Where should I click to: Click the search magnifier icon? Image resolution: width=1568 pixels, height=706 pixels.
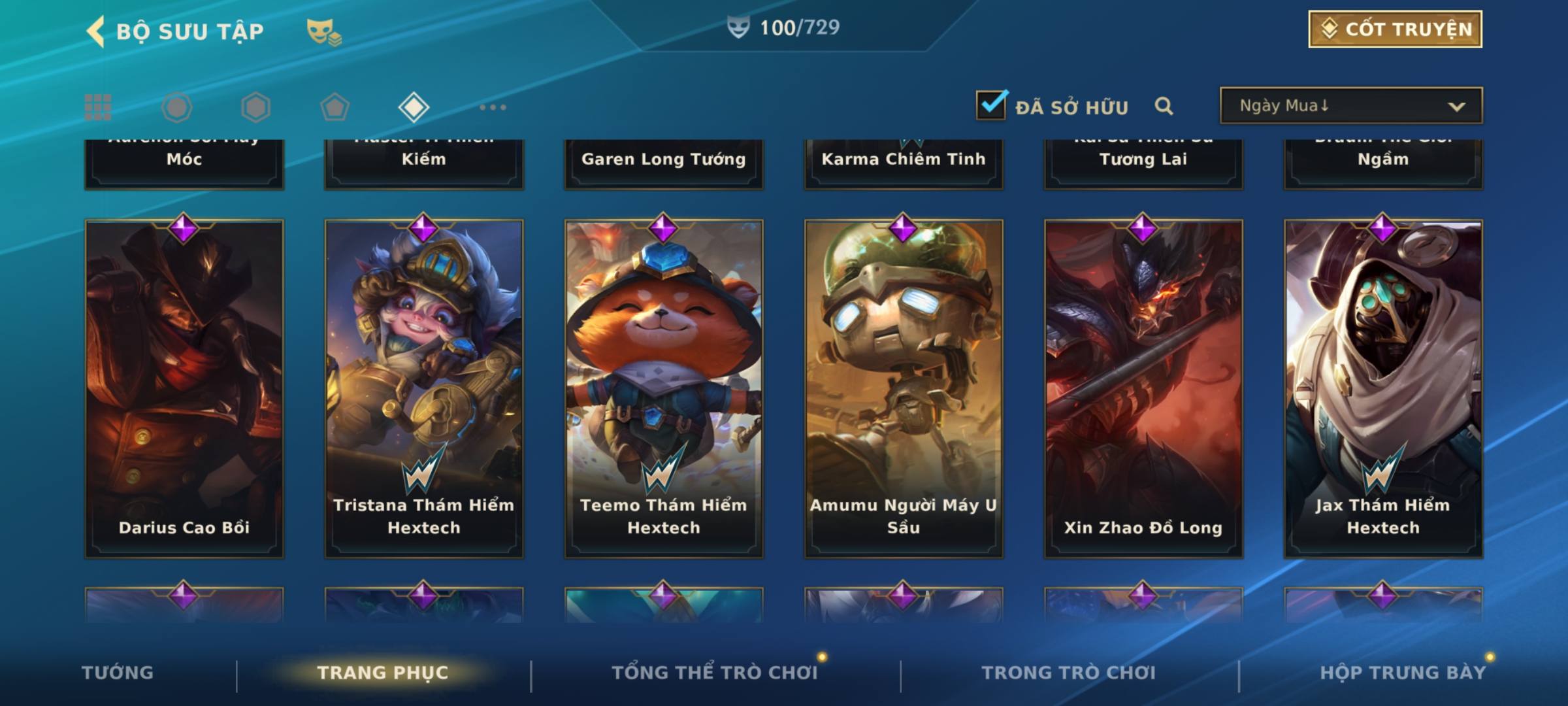1164,106
